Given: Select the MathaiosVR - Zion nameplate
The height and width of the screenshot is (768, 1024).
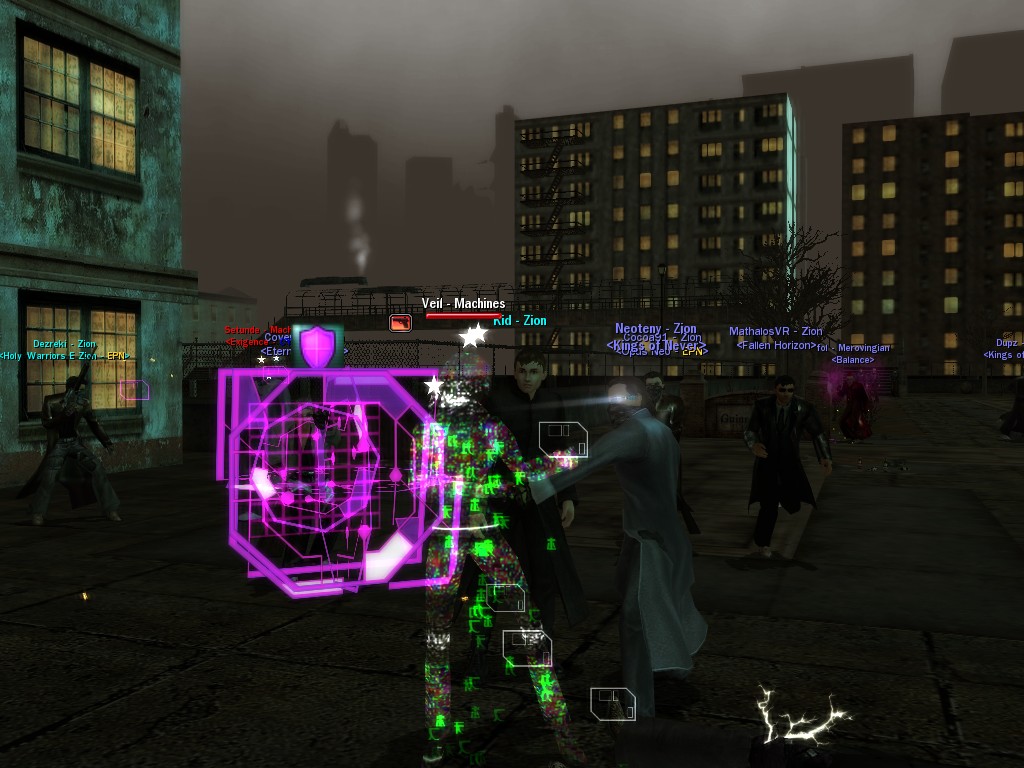Looking at the screenshot, I should point(775,331).
